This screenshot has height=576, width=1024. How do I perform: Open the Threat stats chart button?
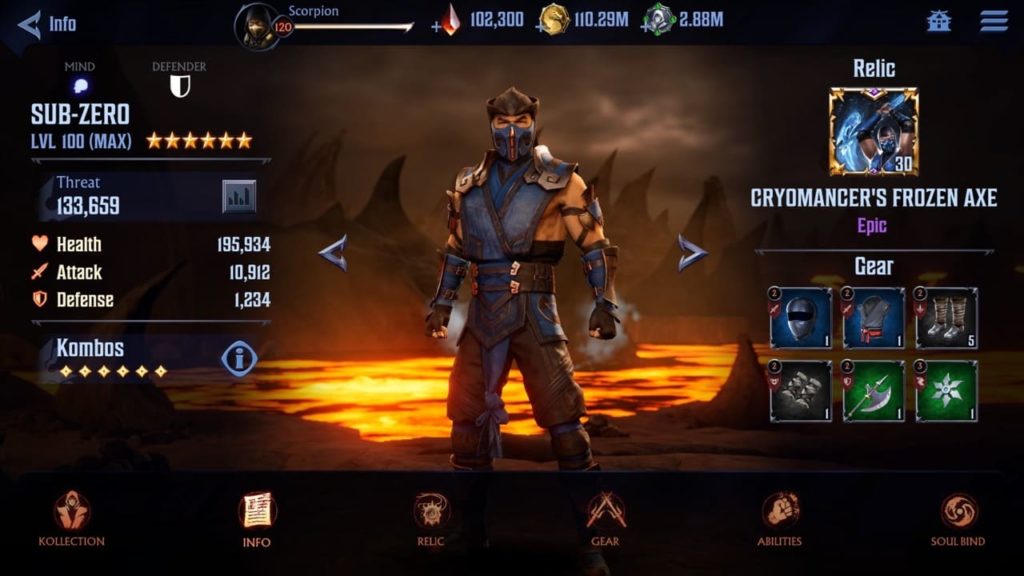click(239, 196)
